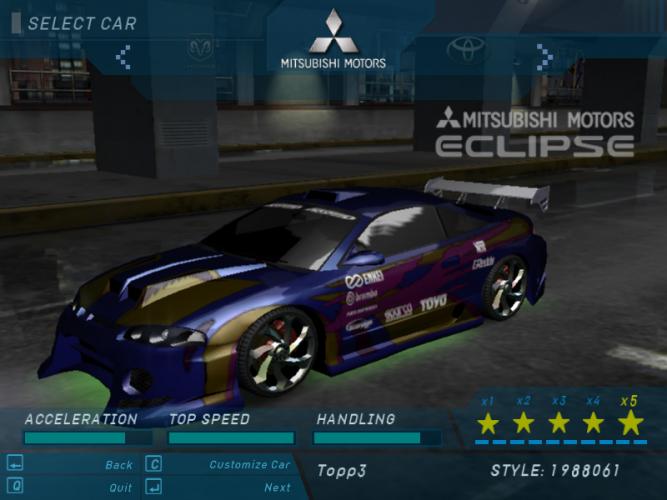Proceed with the Next button
Image resolution: width=667 pixels, height=500 pixels.
tap(277, 488)
